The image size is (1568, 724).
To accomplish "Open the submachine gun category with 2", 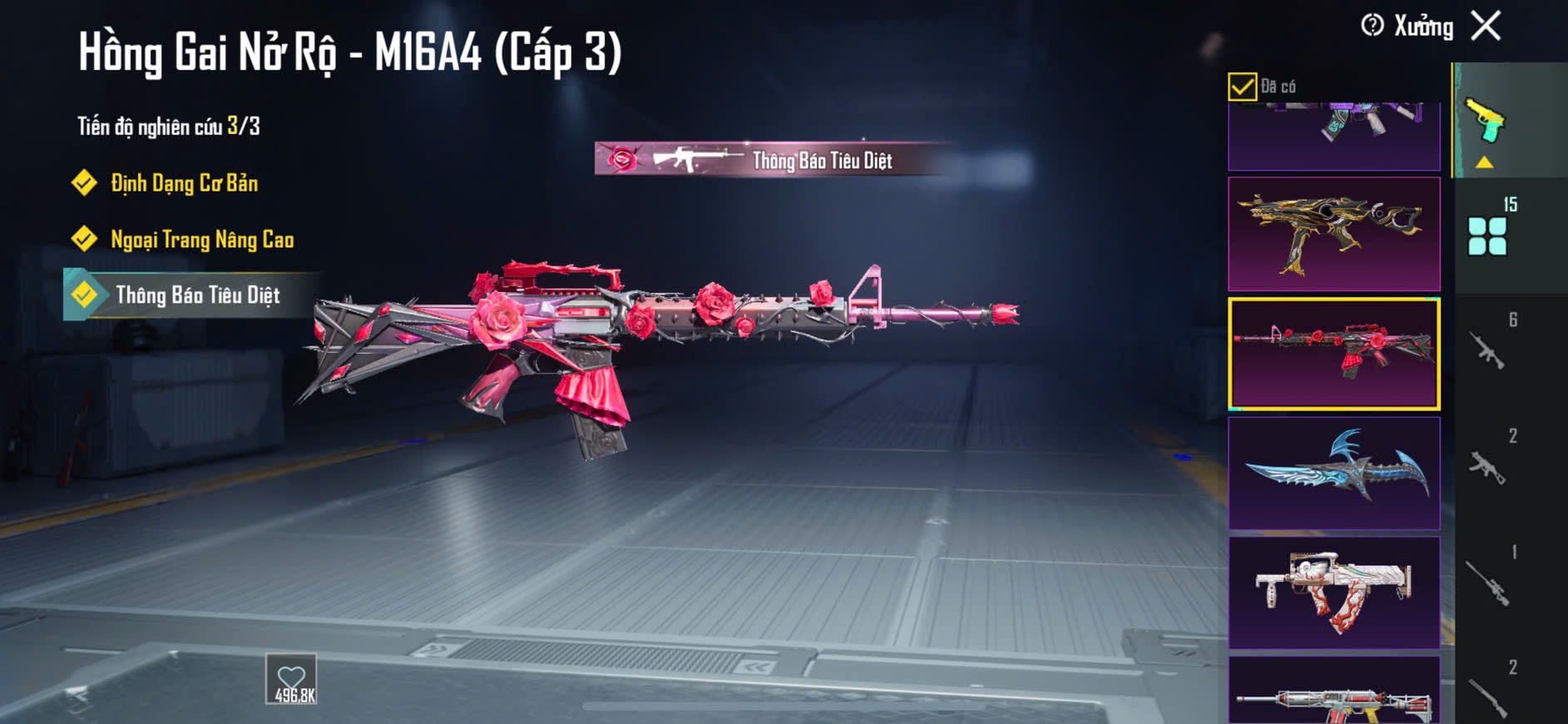I will [x=1488, y=466].
